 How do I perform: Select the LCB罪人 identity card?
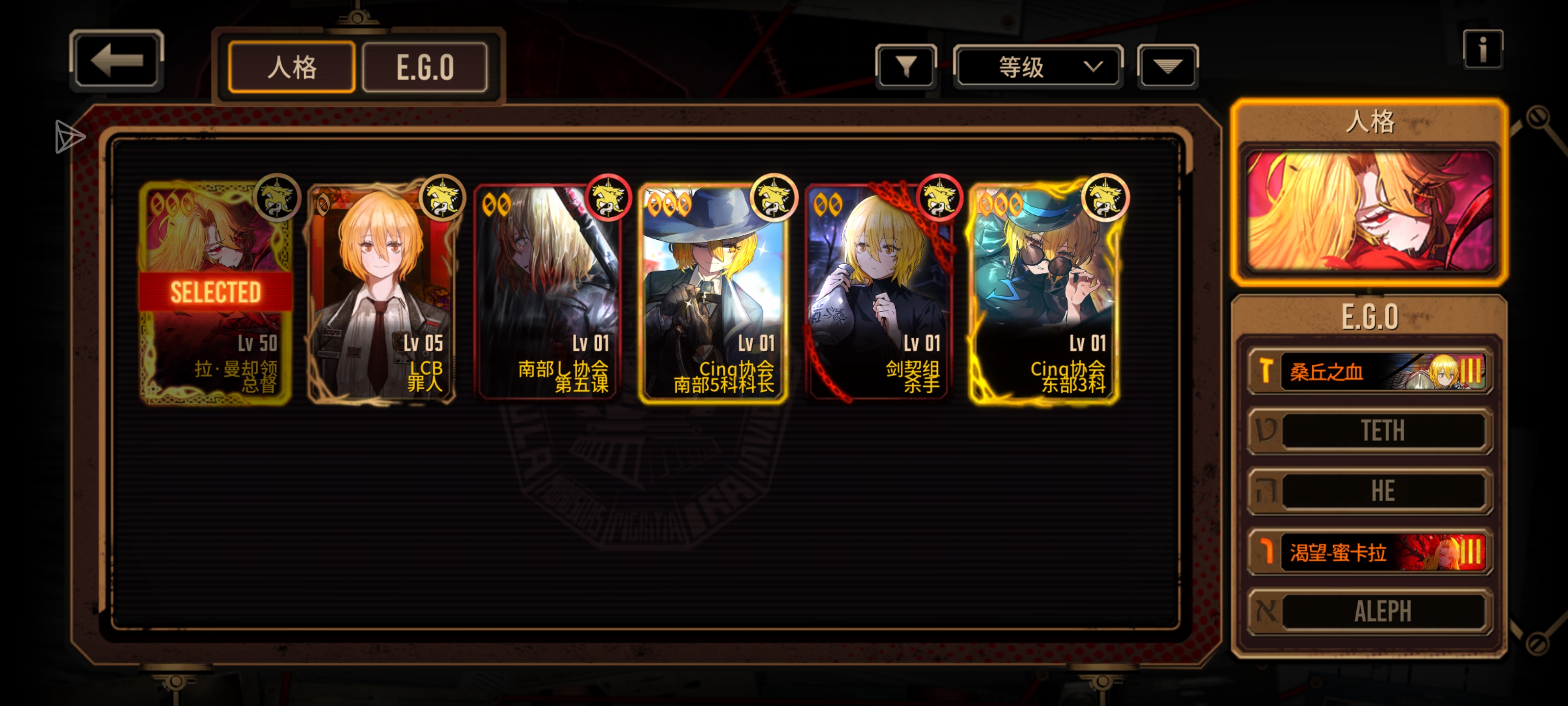(x=382, y=292)
